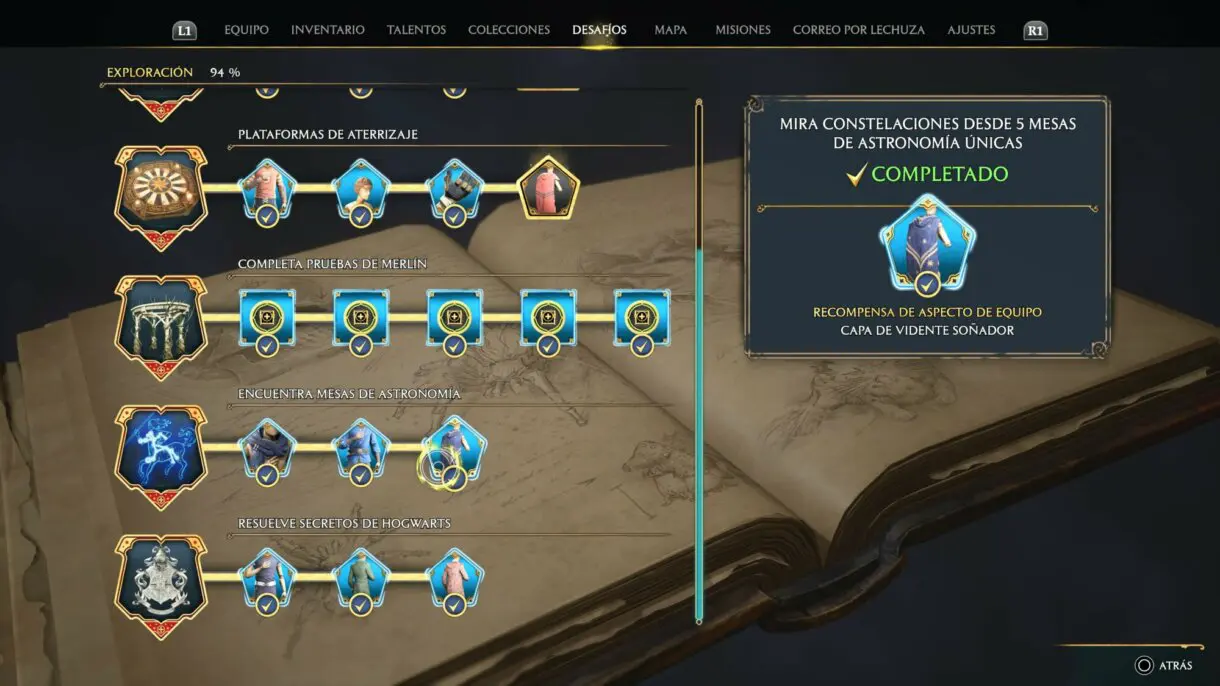Viewport: 1220px width, 686px height.
Task: Click the teal challenge list scrollbar
Action: tap(699, 430)
